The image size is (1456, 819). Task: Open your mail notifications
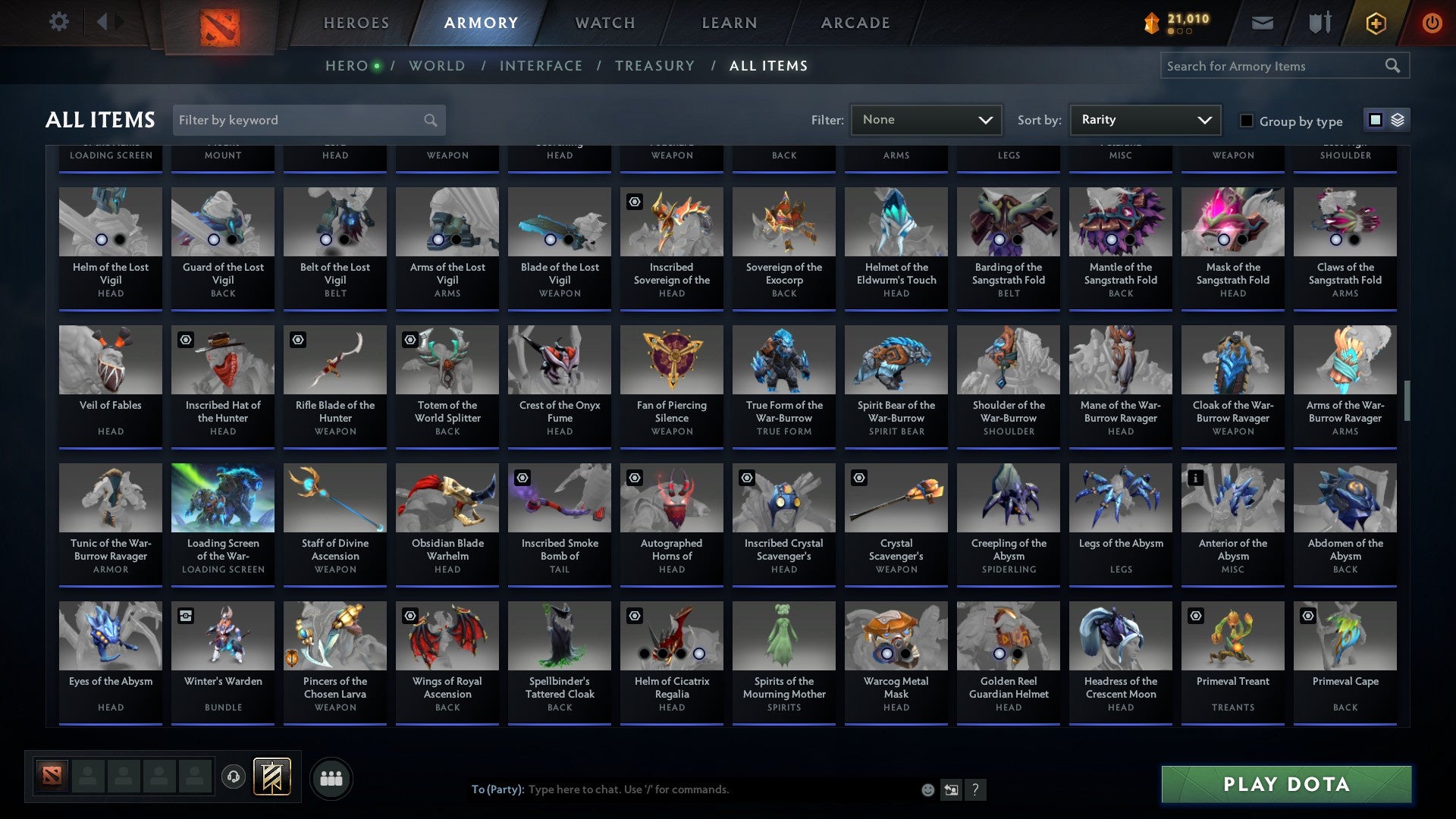(1263, 23)
